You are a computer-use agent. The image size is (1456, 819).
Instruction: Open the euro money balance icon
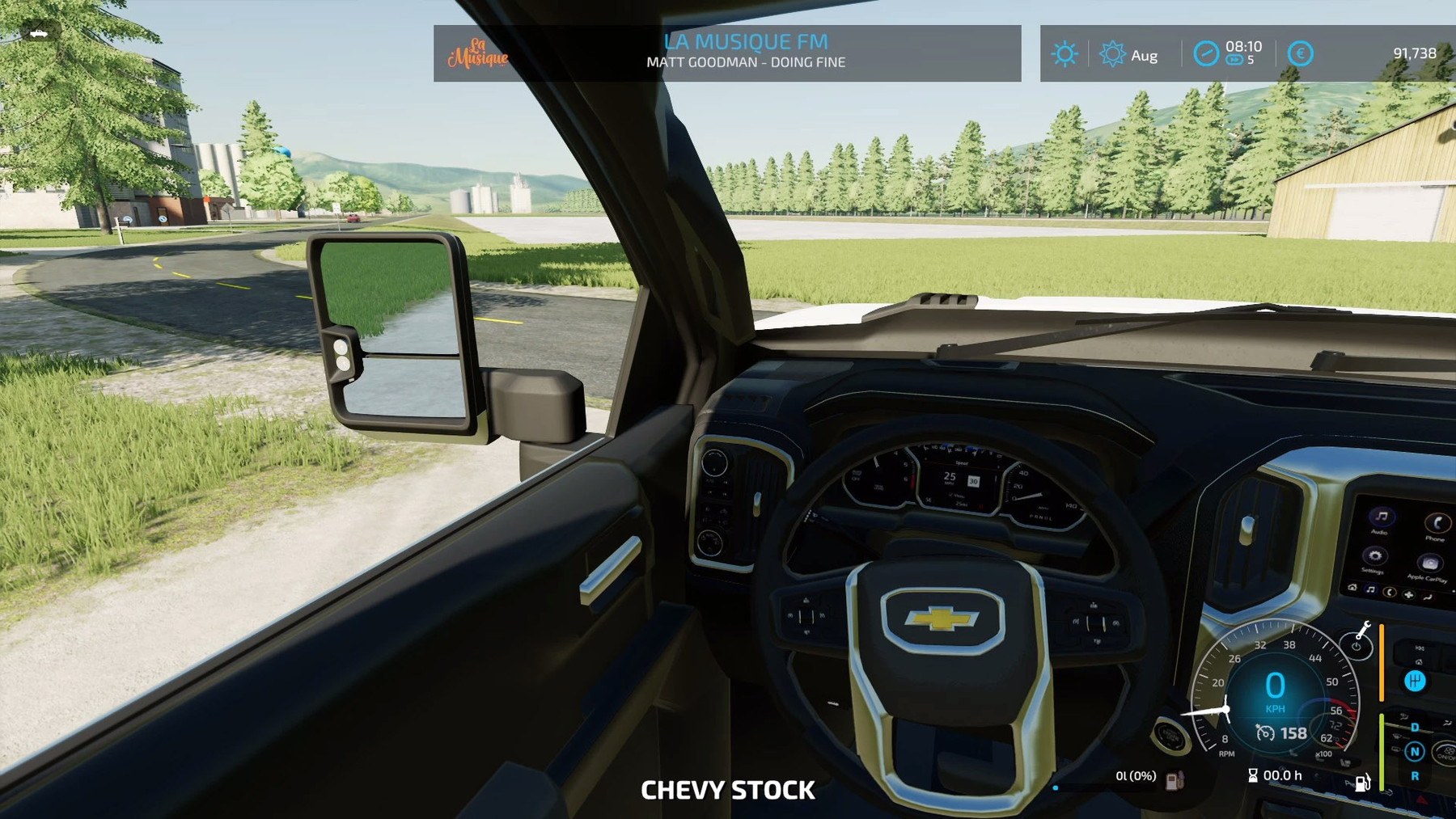(x=1300, y=54)
